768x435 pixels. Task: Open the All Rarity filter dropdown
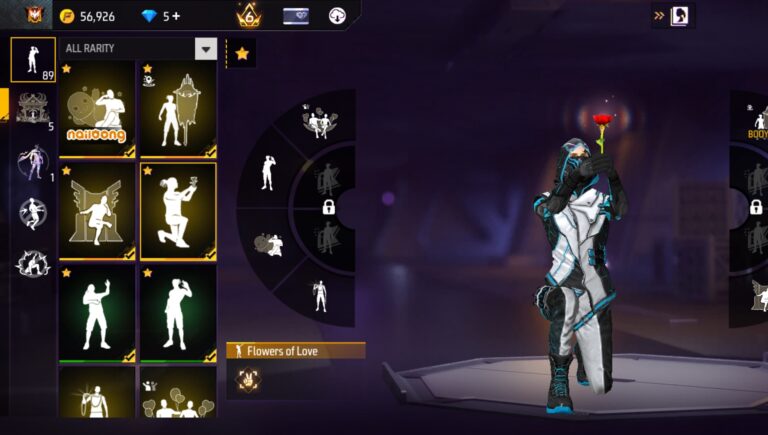206,49
